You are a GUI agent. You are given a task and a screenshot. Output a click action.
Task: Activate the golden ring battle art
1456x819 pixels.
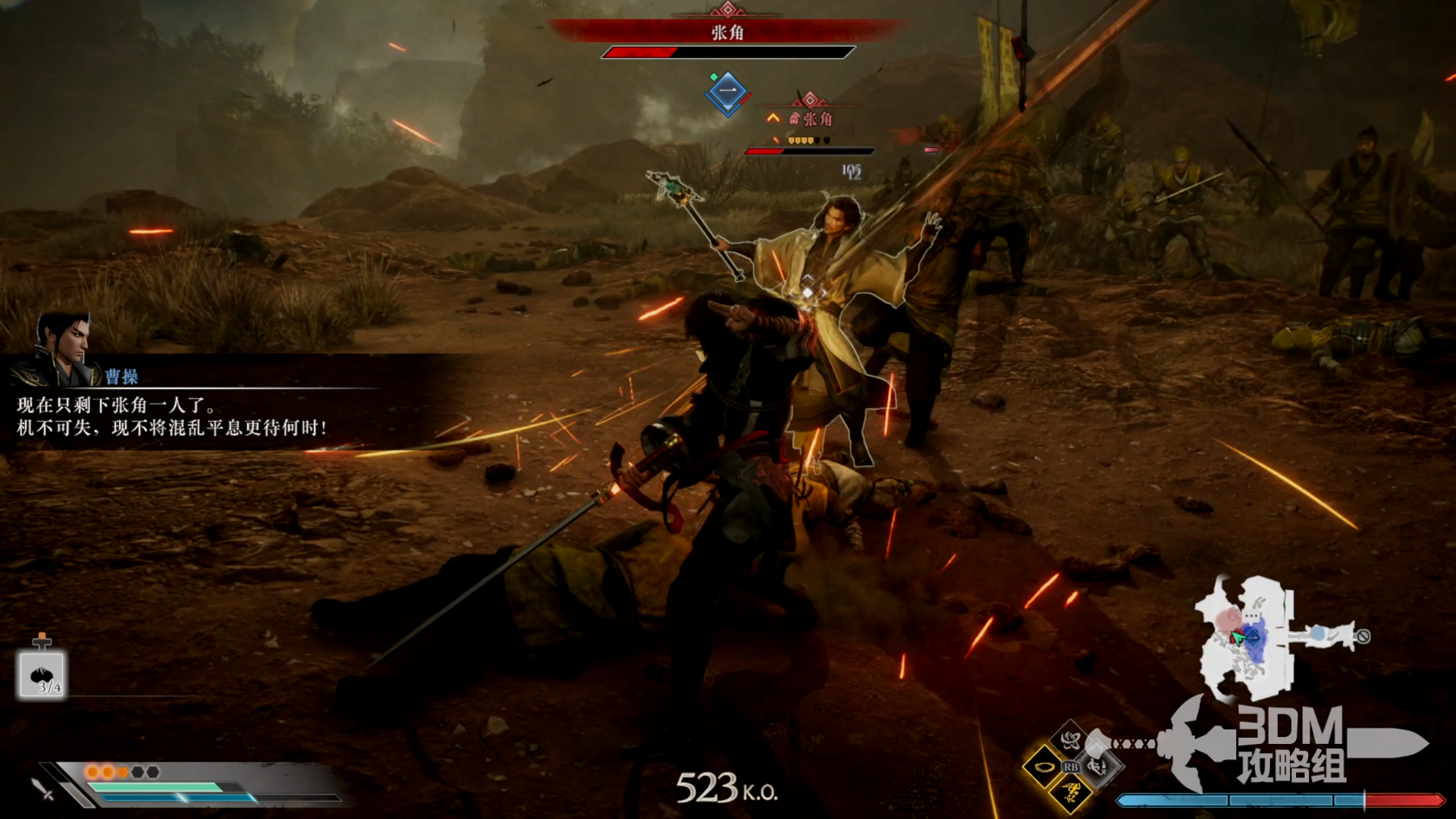click(1043, 767)
